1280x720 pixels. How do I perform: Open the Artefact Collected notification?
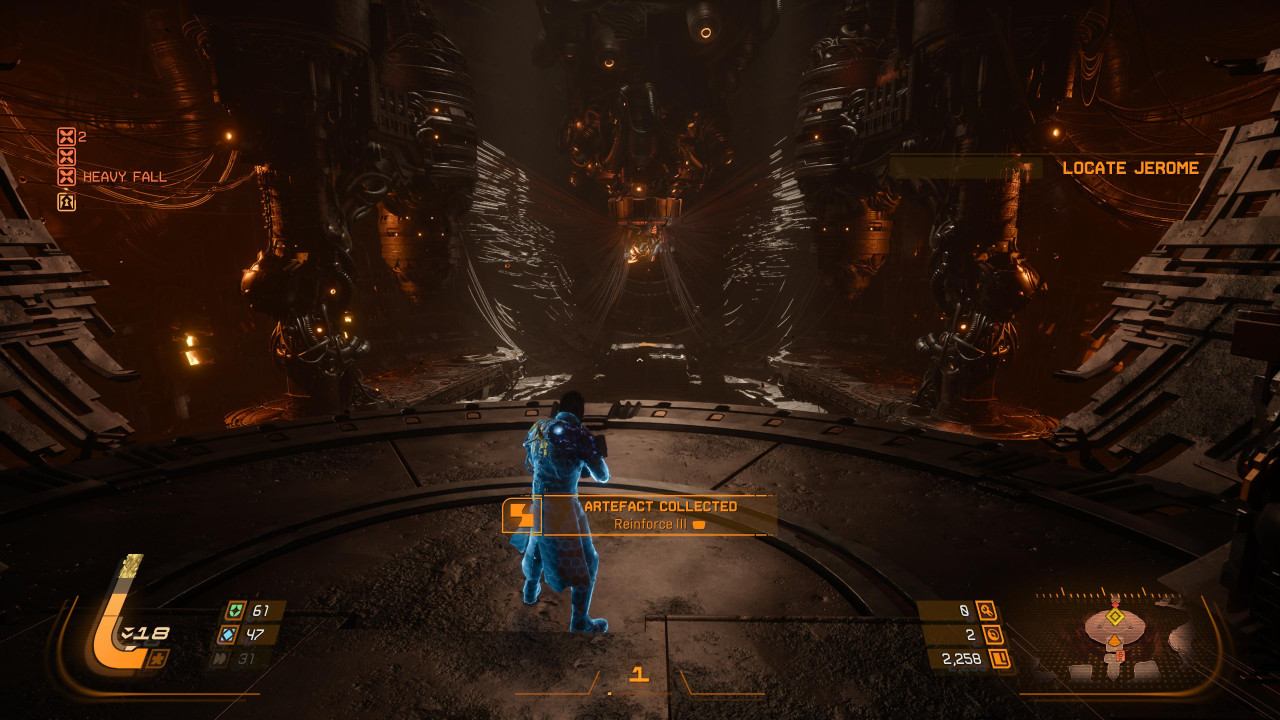640,515
